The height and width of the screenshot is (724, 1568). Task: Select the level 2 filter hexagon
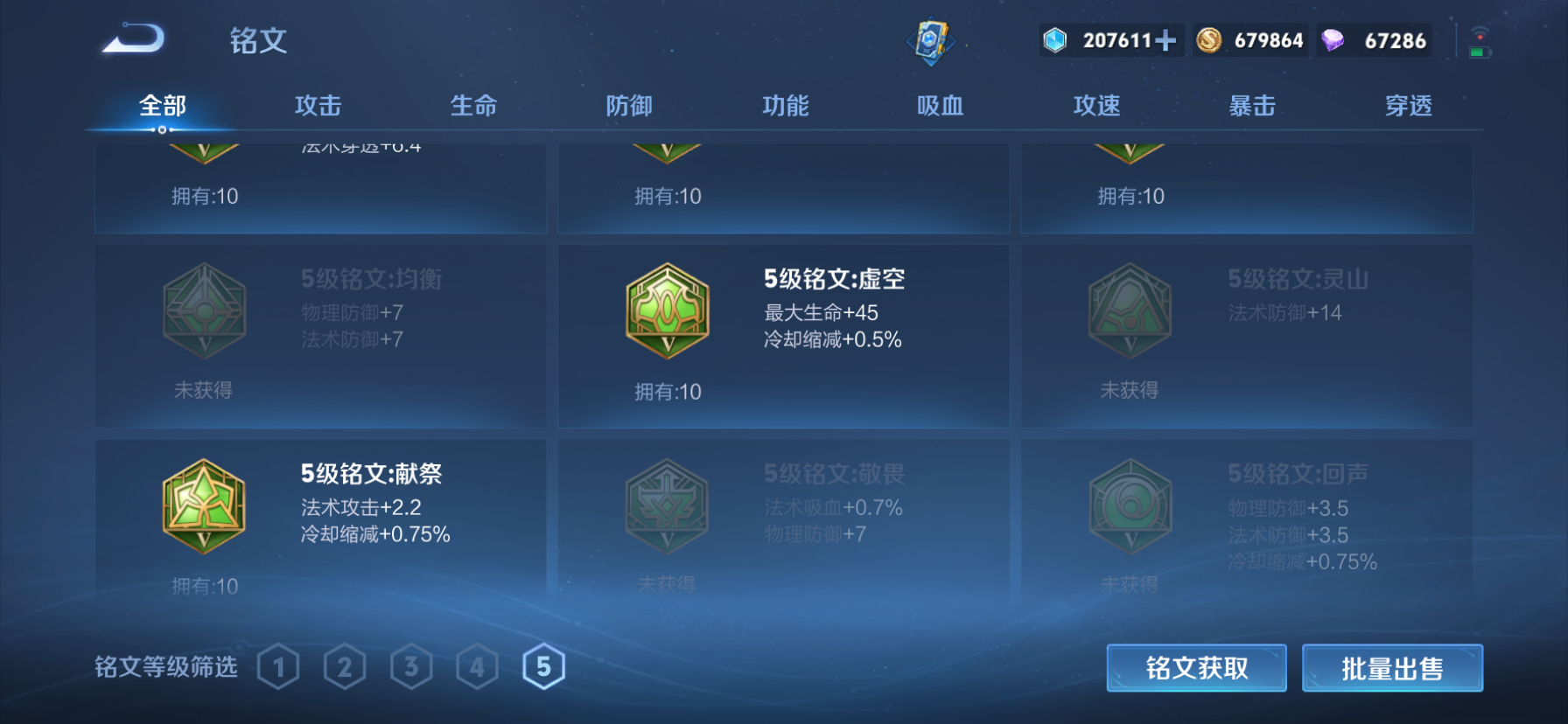point(345,666)
